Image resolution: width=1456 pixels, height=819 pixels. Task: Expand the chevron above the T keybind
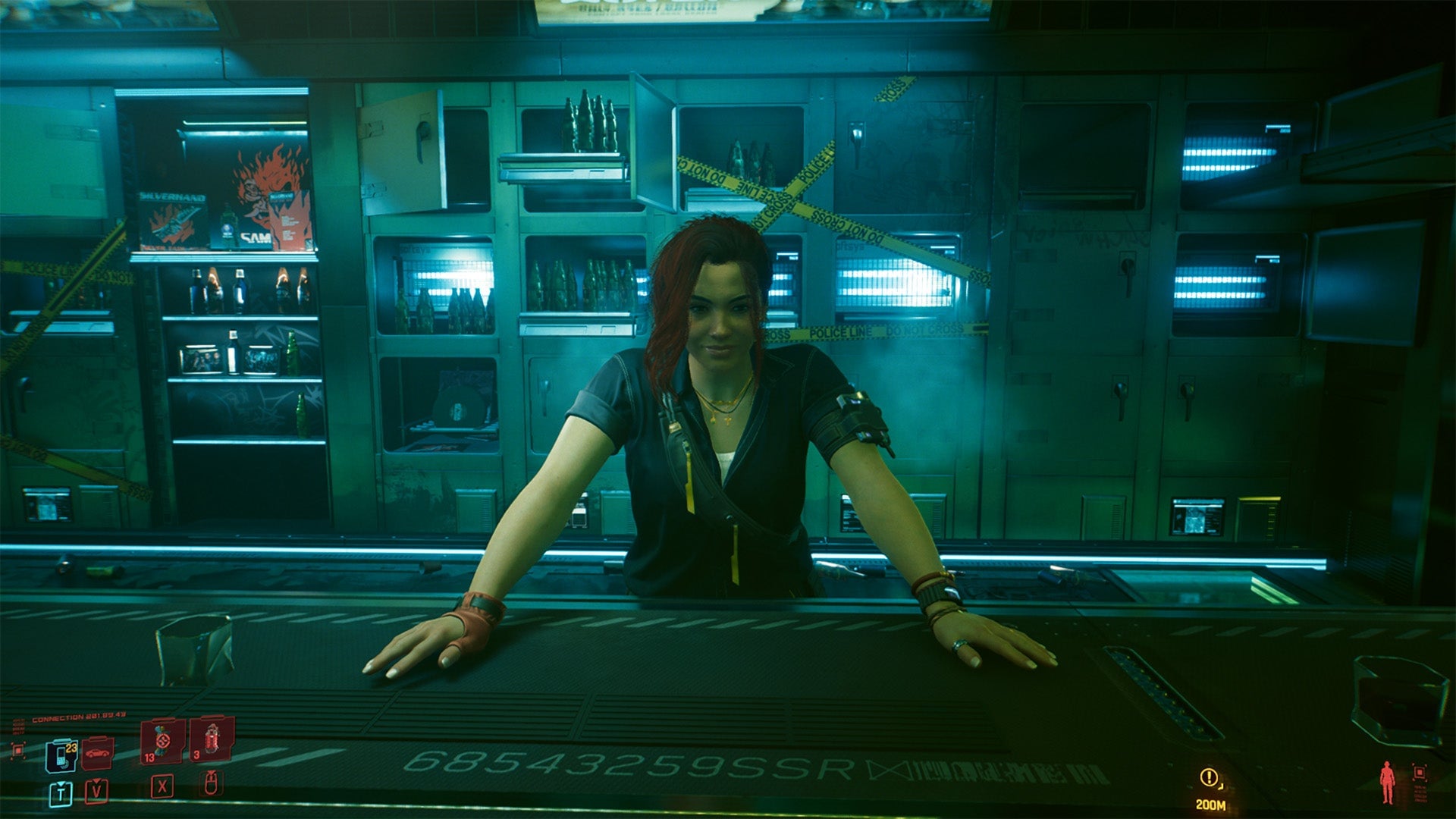tap(61, 784)
